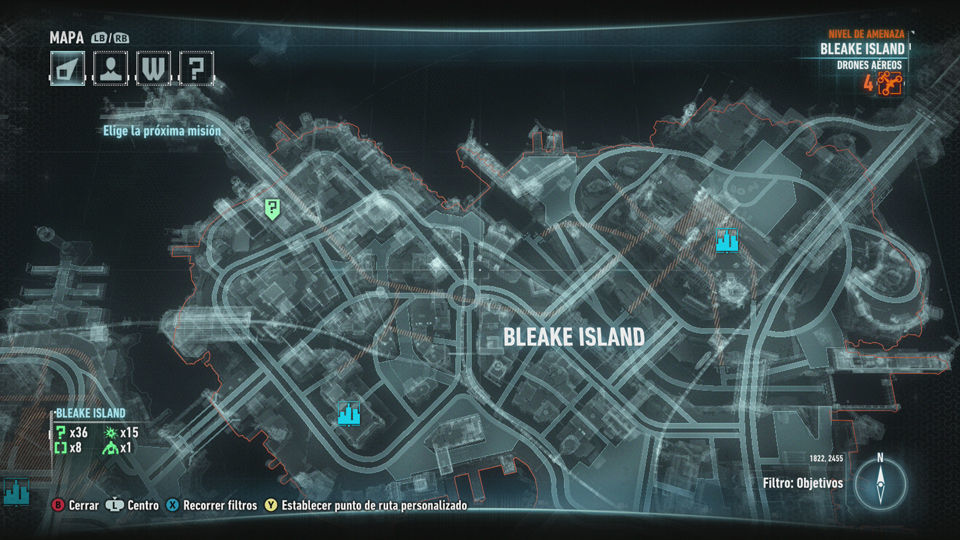Click the cyan building marker in the northeast
Screen dimensions: 960x540
pyautogui.click(x=727, y=240)
